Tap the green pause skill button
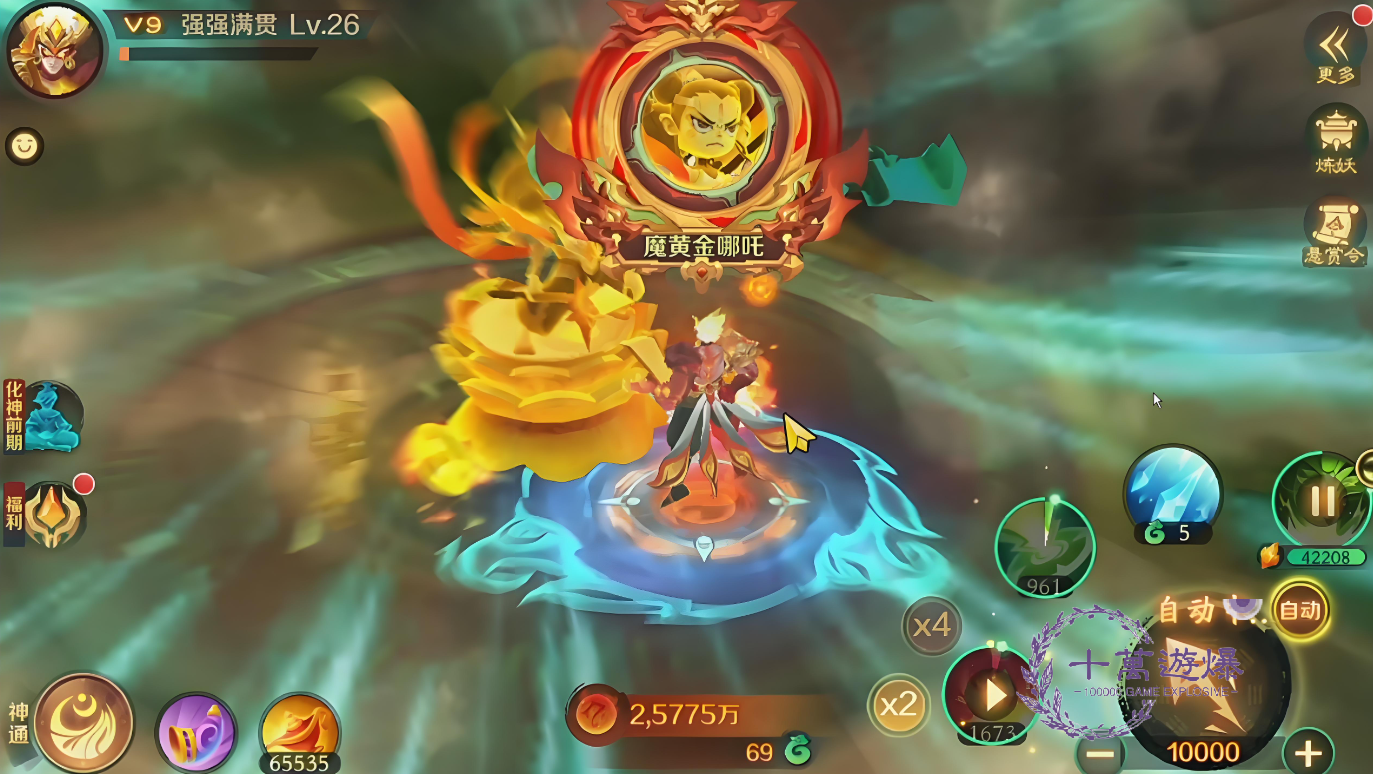Screen dimensions: 1373x774 pyautogui.click(x=1322, y=500)
